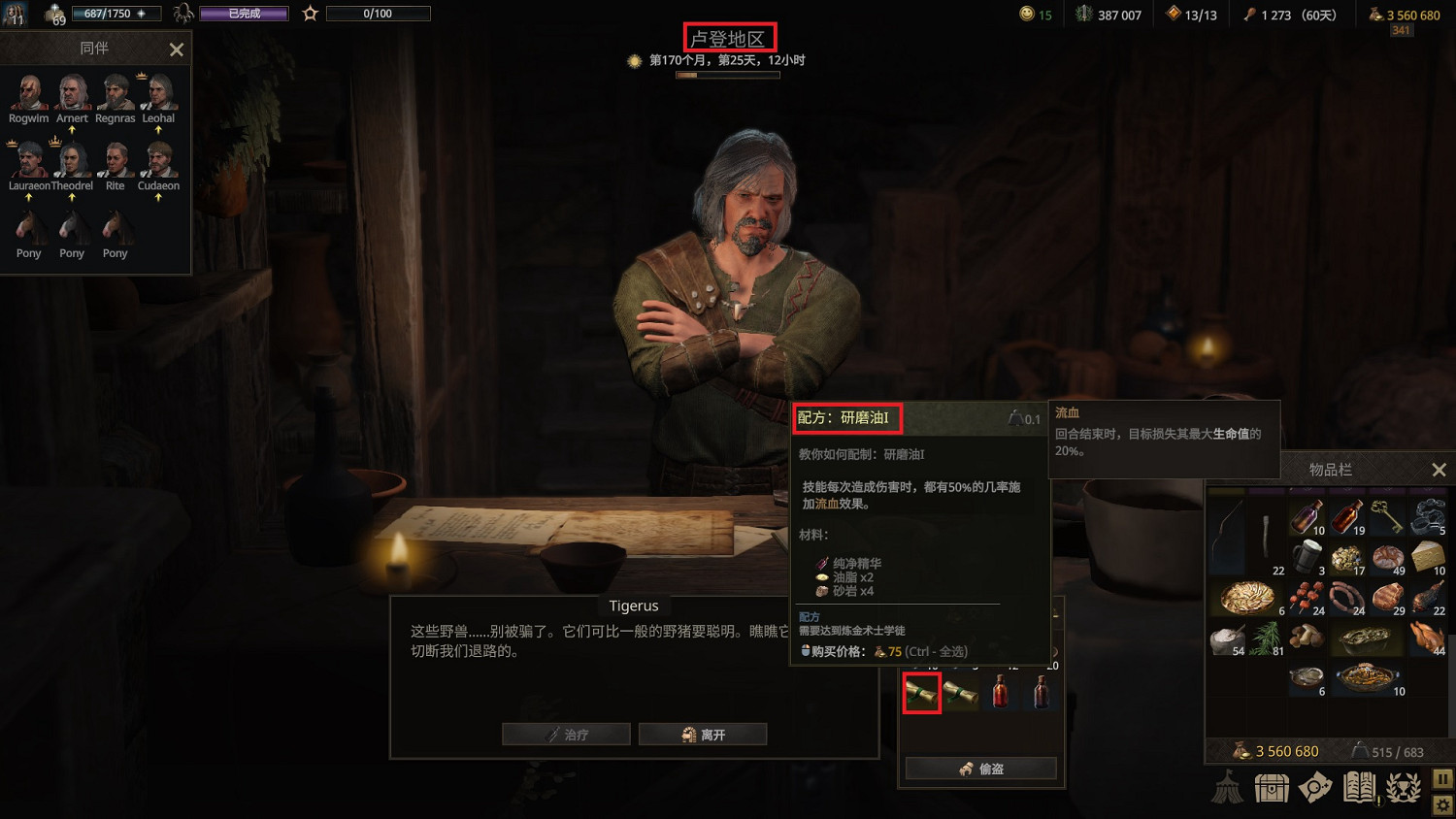Click the smiley influence icon in top bar

[1029, 15]
